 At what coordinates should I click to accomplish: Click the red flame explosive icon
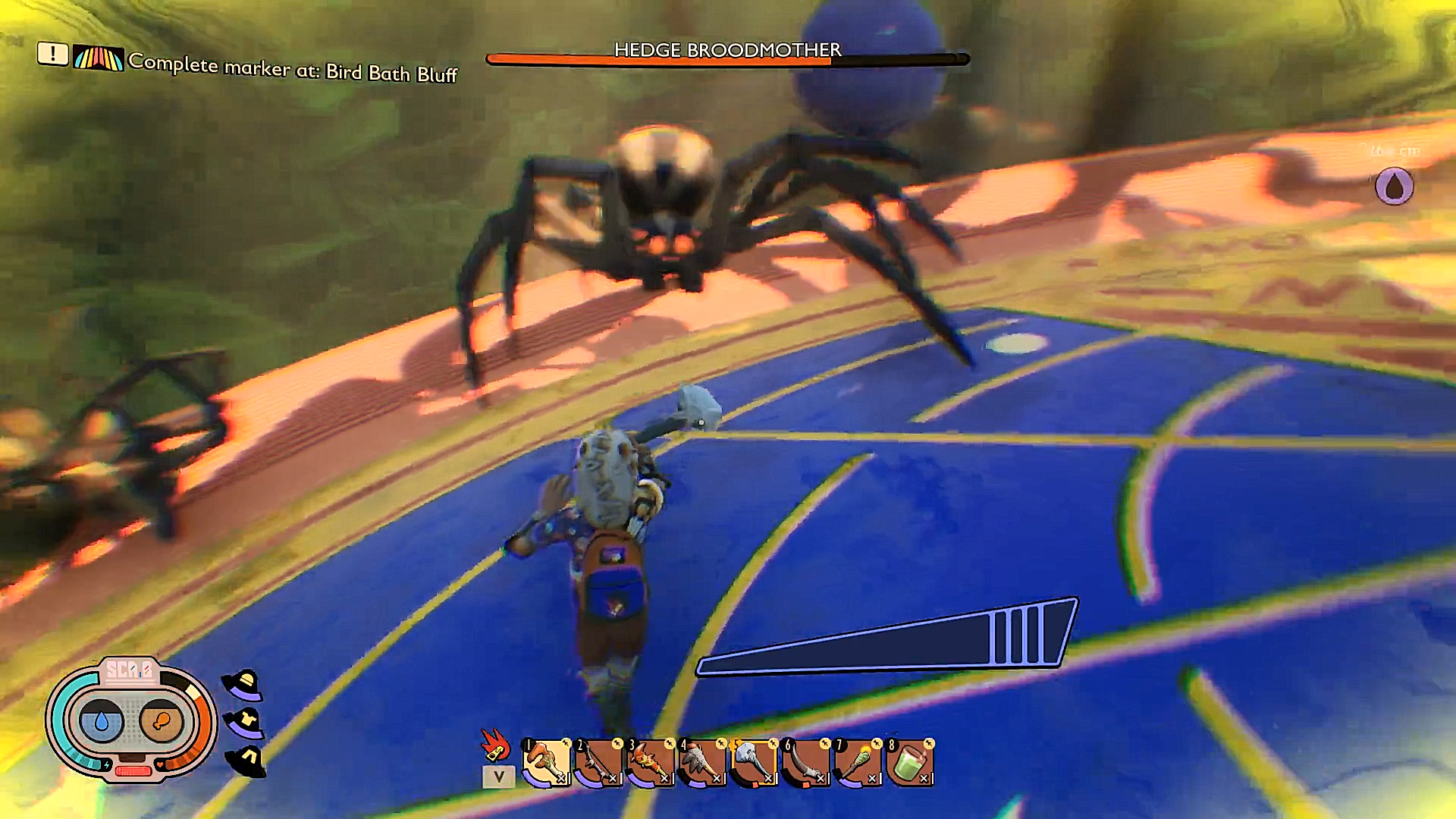tap(494, 745)
